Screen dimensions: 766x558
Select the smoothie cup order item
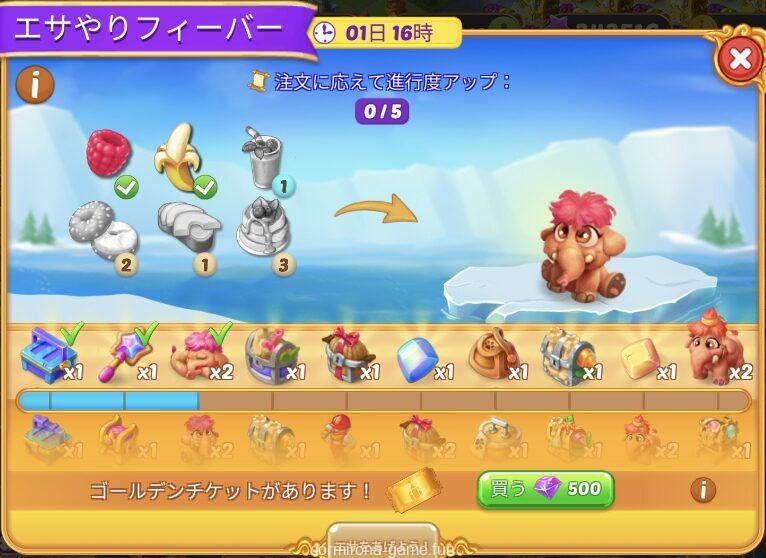pos(262,158)
